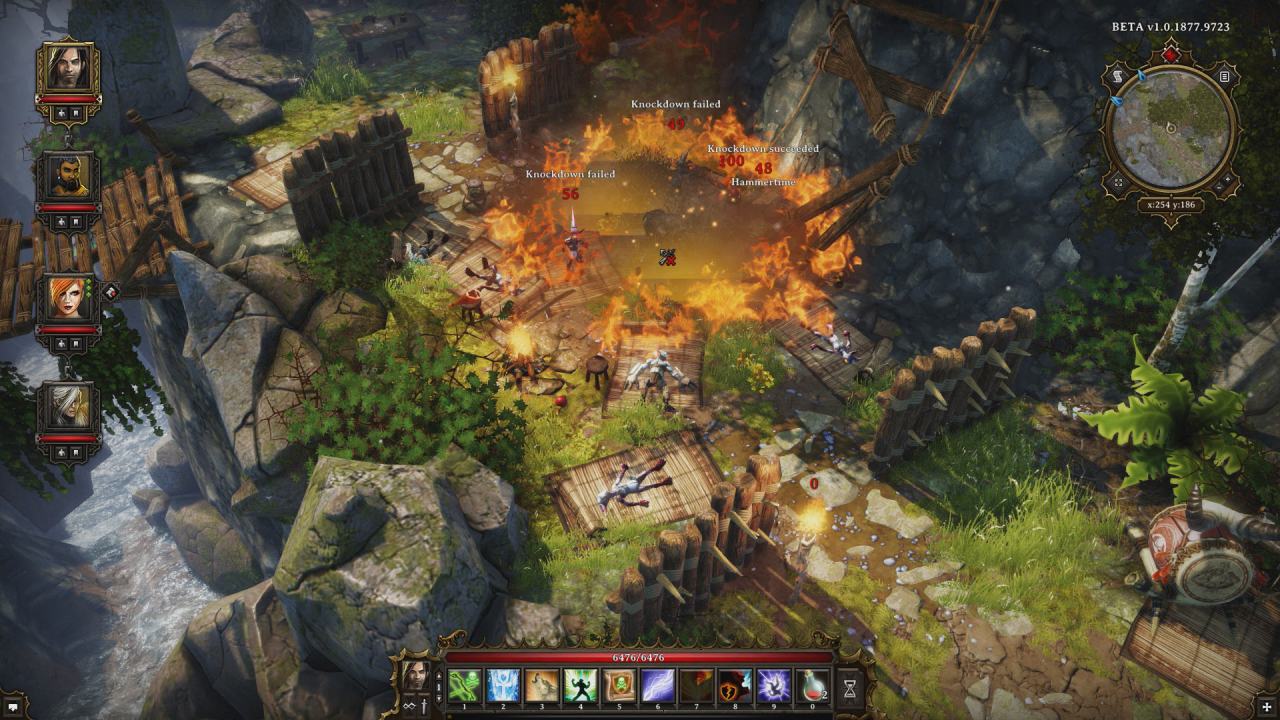Open the quest journal via the minimap scroll icon
Screen dimensions: 1280x720
coord(1118,77)
